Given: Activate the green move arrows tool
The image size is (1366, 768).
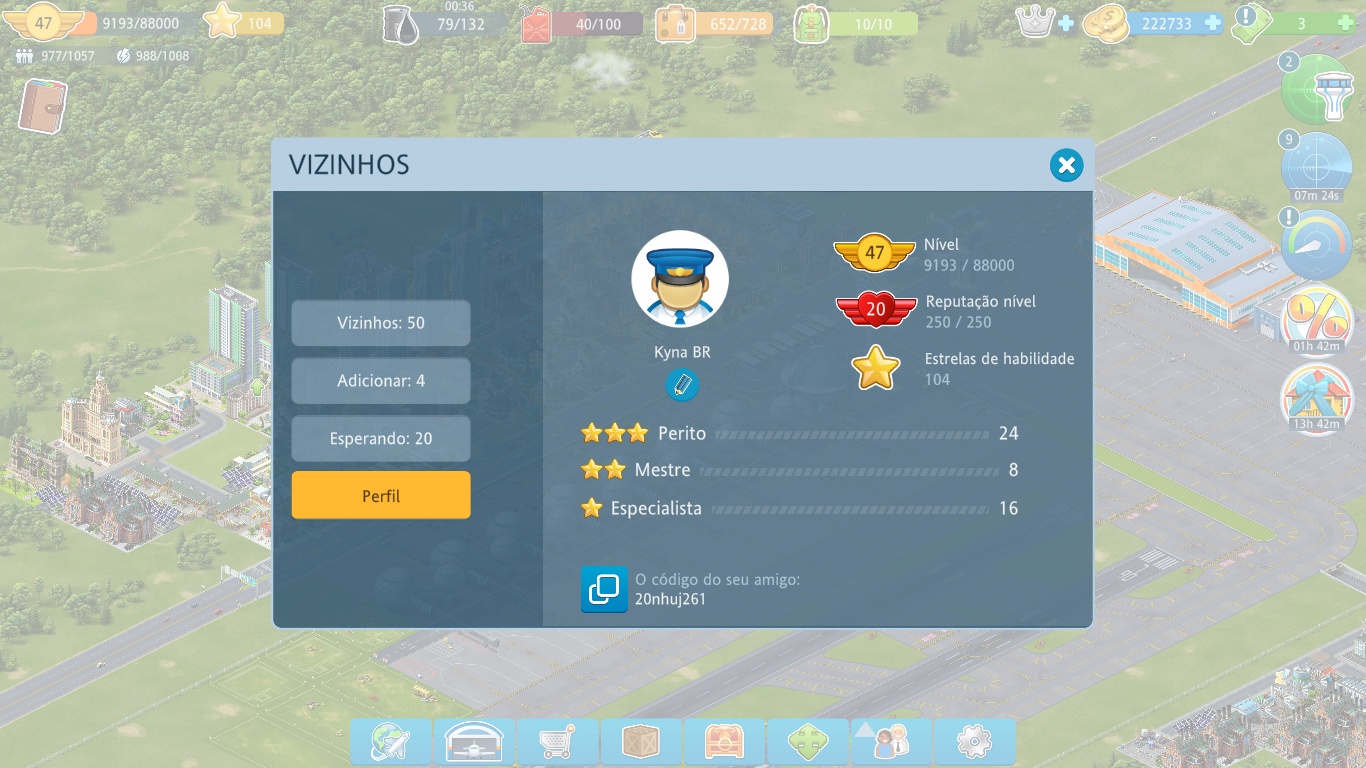Looking at the screenshot, I should click(808, 742).
